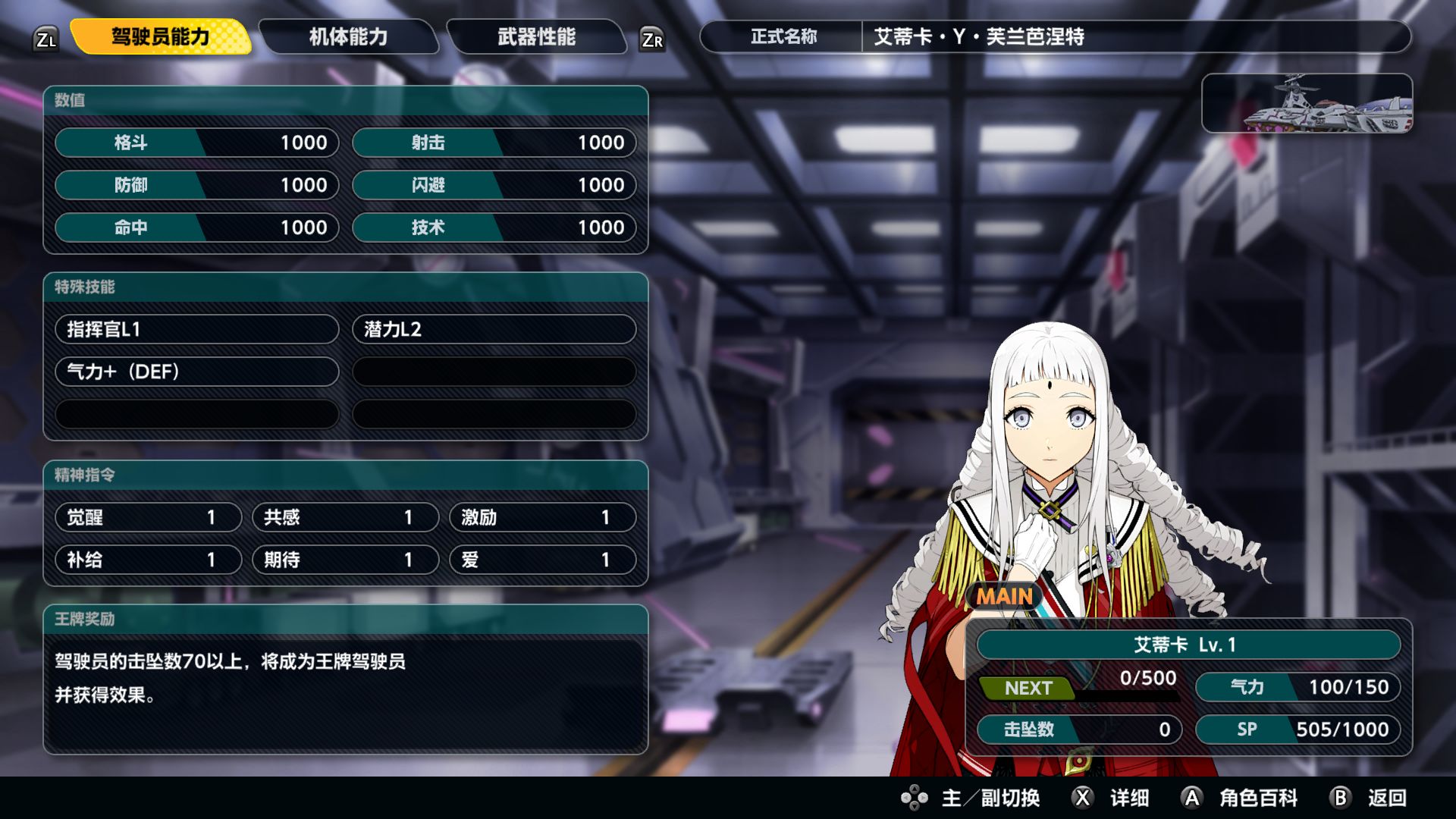Select the 指挥官L1 special skill
The height and width of the screenshot is (819, 1456).
coord(196,329)
